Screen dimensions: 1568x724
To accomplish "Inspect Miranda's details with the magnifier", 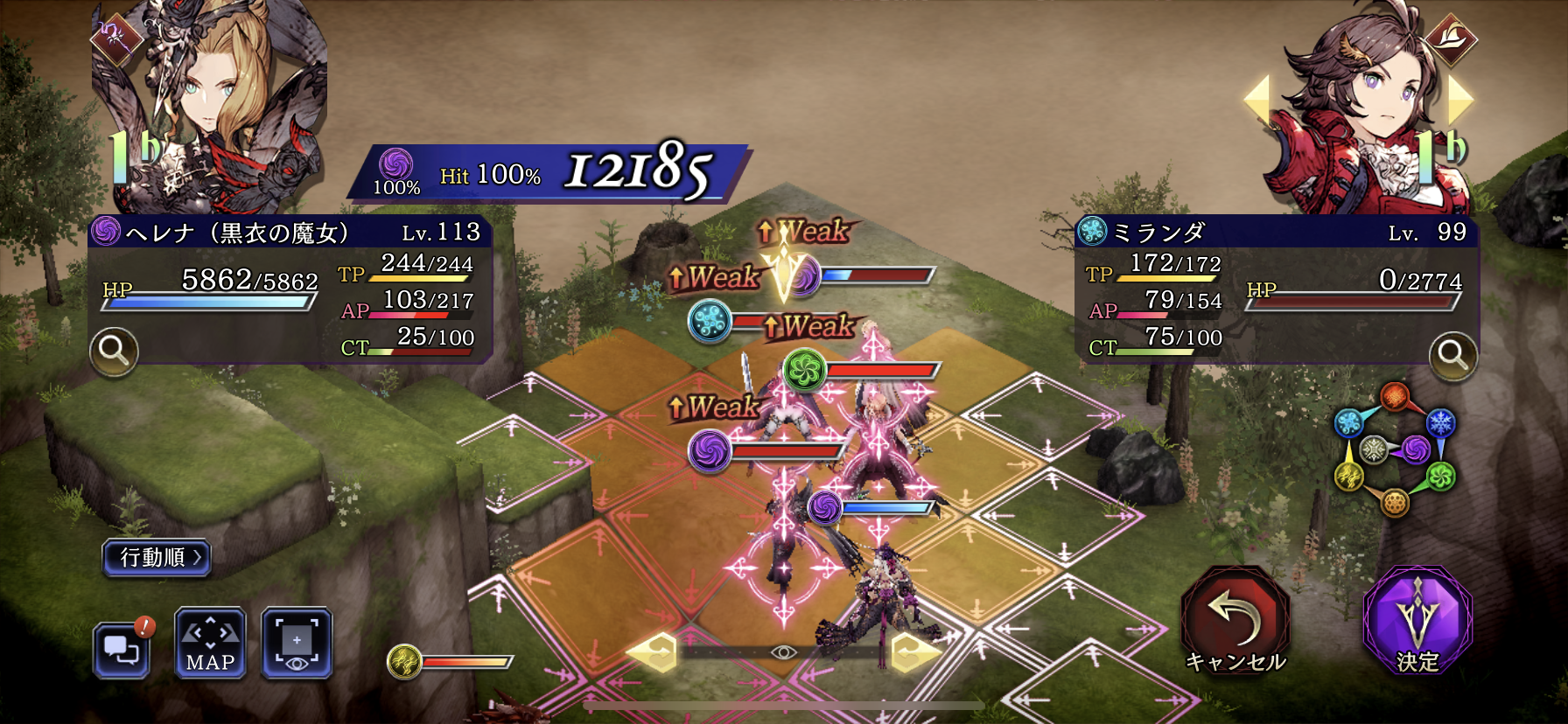I will coord(1452,355).
